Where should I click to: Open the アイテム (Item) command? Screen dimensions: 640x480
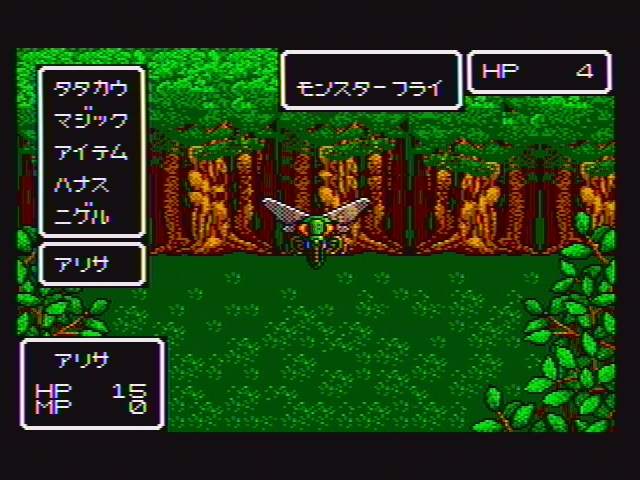[91, 152]
